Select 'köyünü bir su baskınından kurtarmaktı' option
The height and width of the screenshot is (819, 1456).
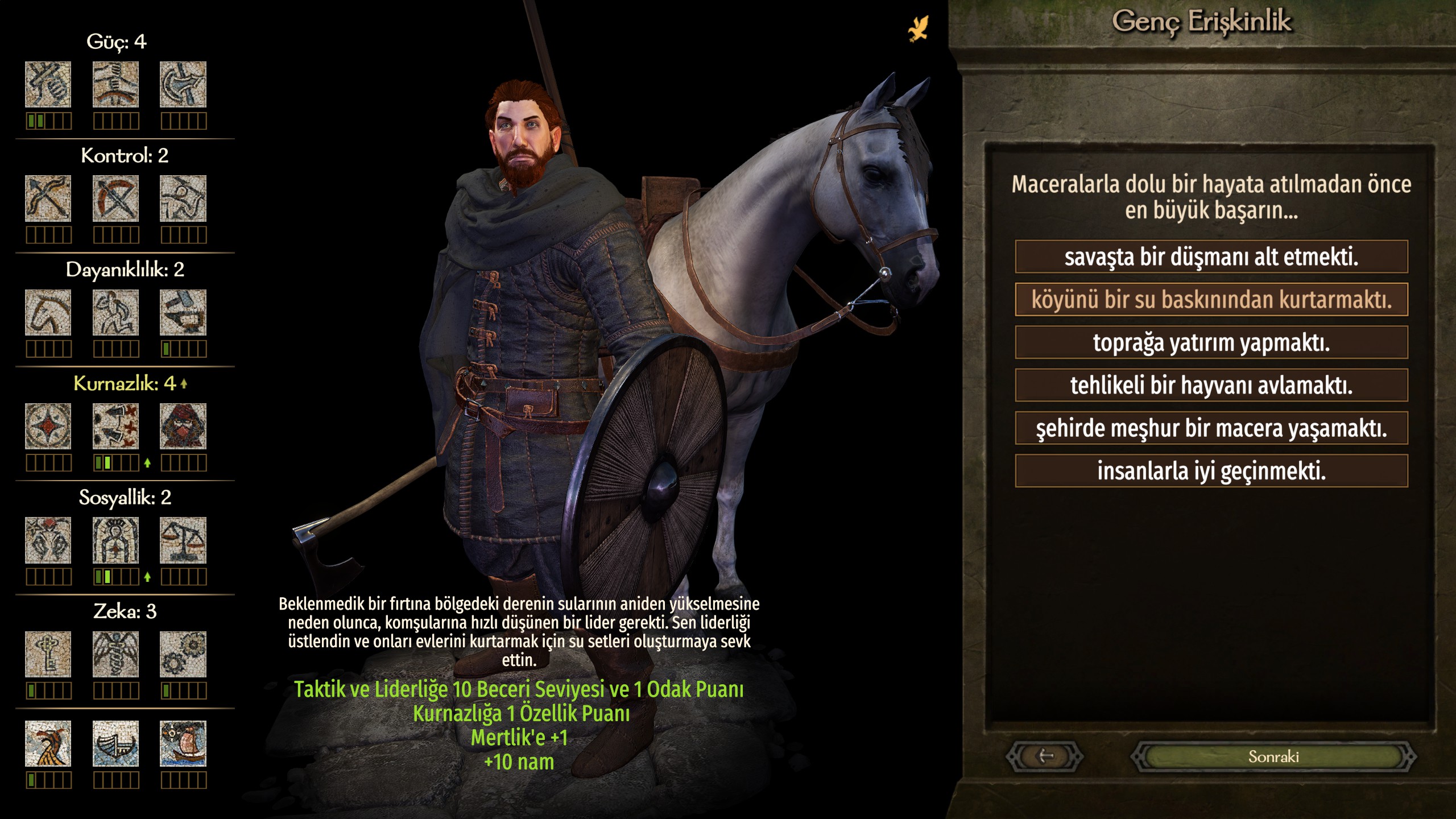coord(1211,300)
